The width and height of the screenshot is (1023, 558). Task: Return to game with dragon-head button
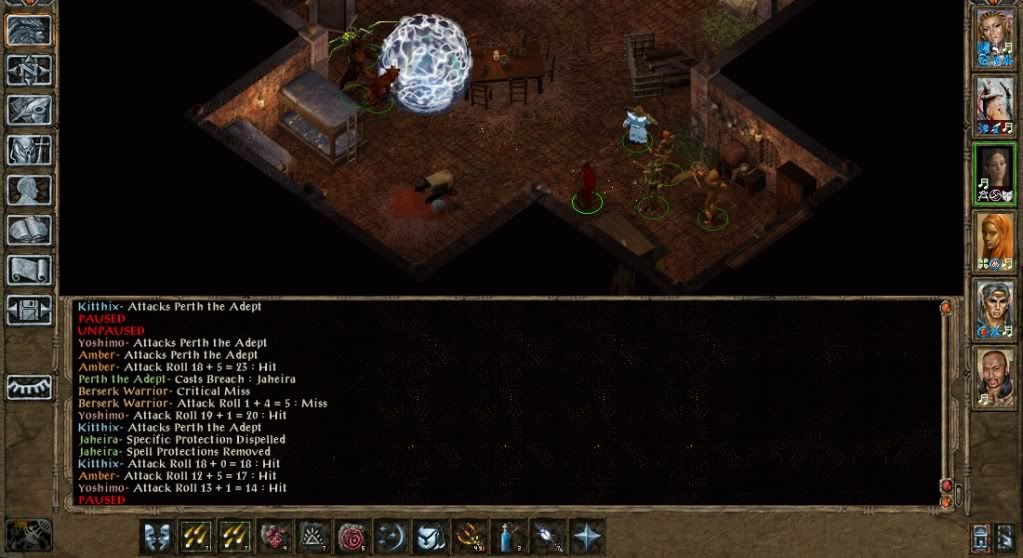29,29
